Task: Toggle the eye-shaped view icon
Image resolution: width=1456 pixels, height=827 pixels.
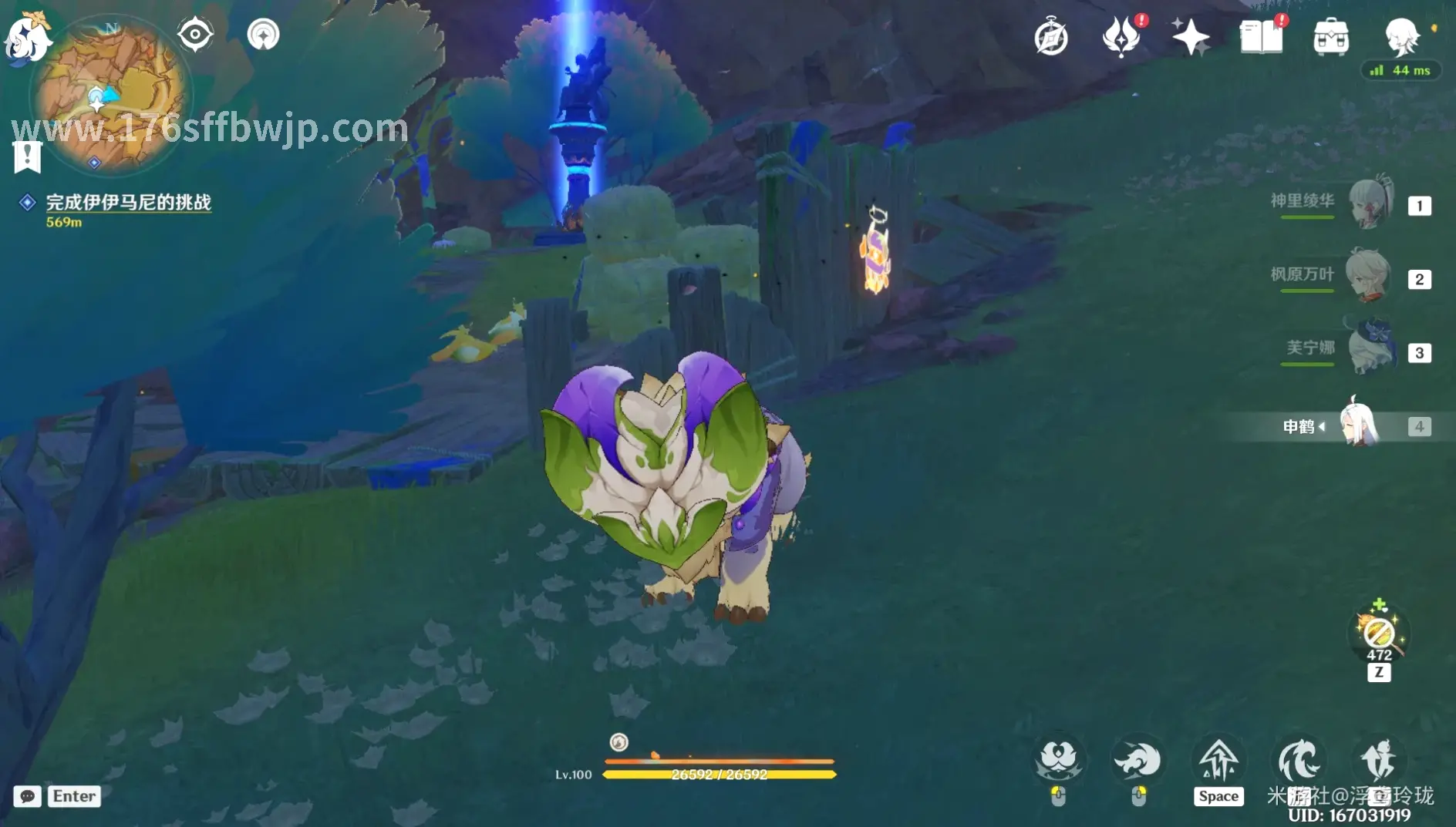Action: 195,34
